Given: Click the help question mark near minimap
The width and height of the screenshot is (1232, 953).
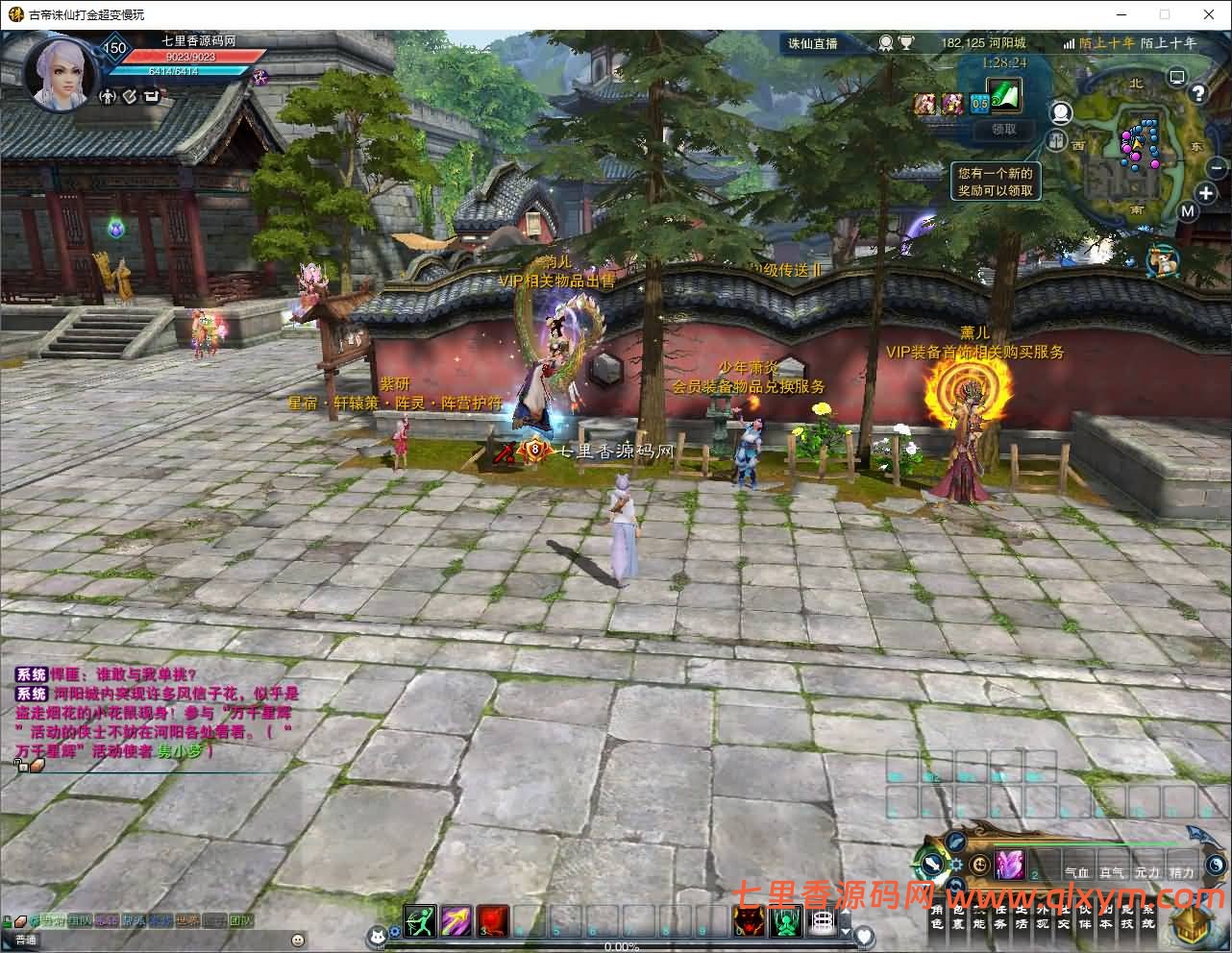Looking at the screenshot, I should (1198, 92).
